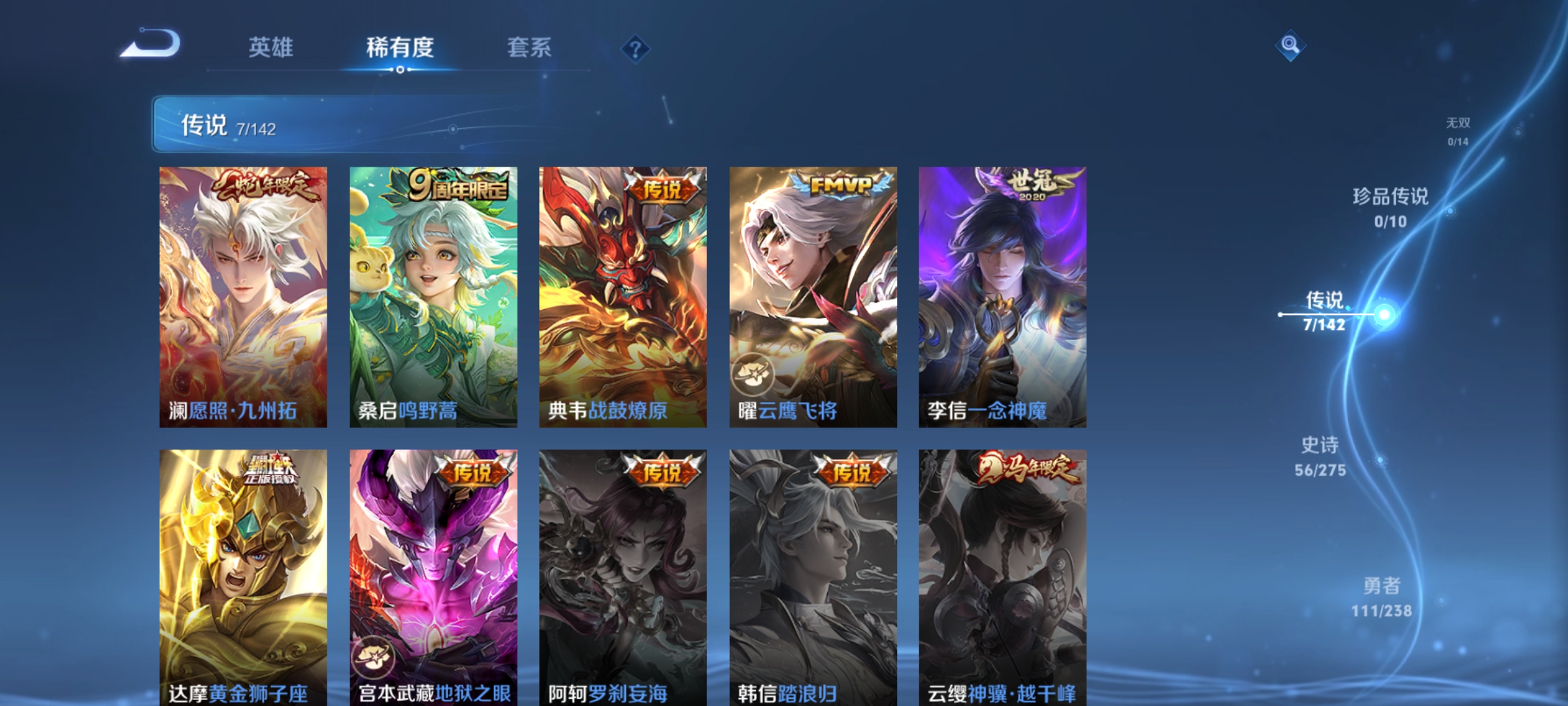The image size is (1568, 706).
Task: Switch to the 英雄 tab
Action: click(272, 47)
